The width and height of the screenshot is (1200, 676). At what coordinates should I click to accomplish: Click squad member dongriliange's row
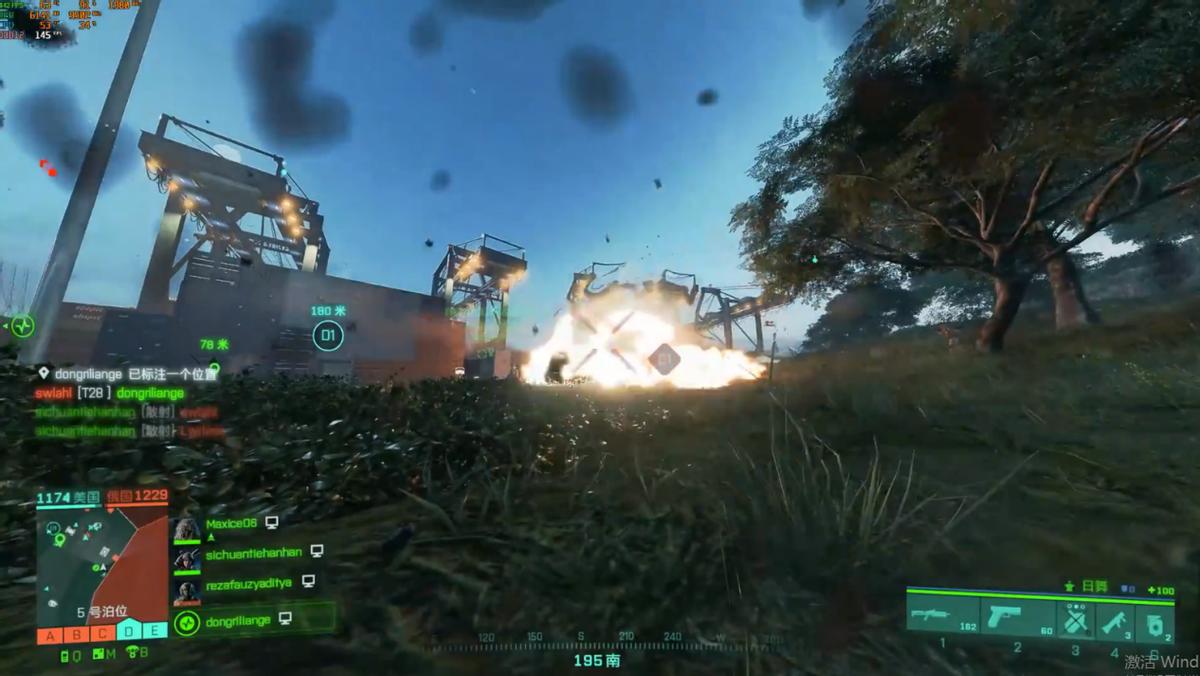(238, 621)
